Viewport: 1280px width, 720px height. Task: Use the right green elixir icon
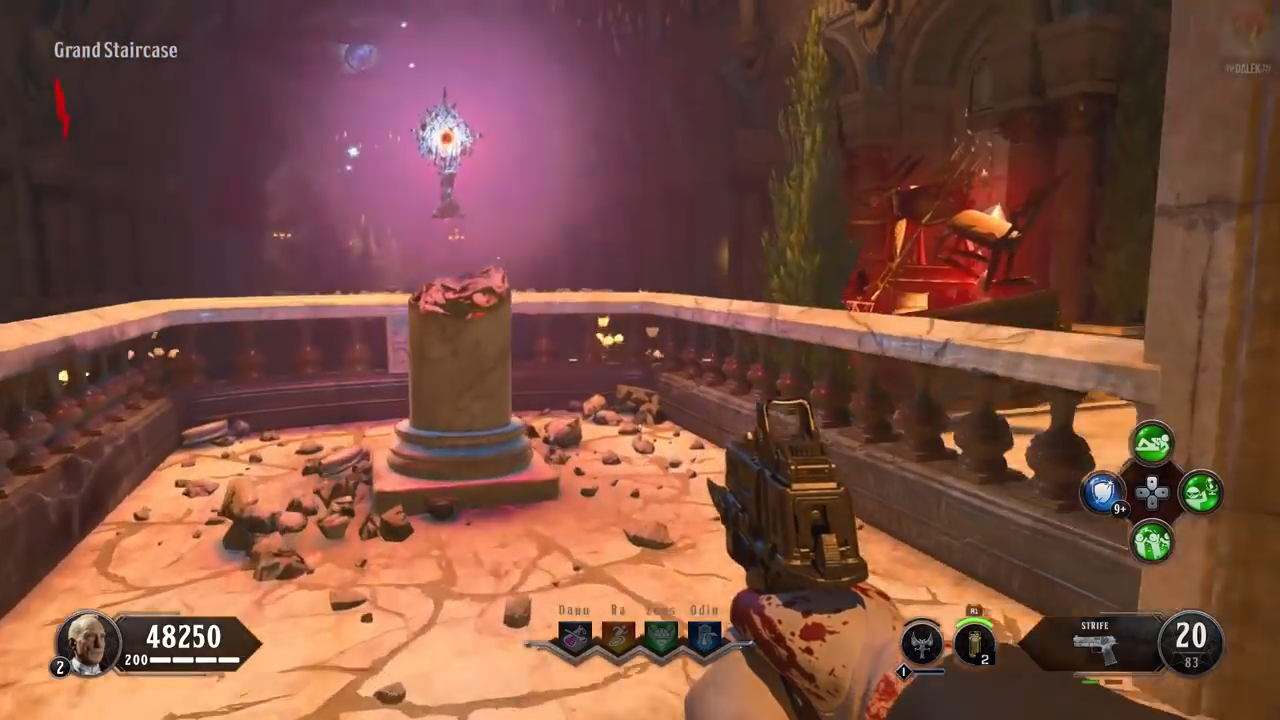1201,493
